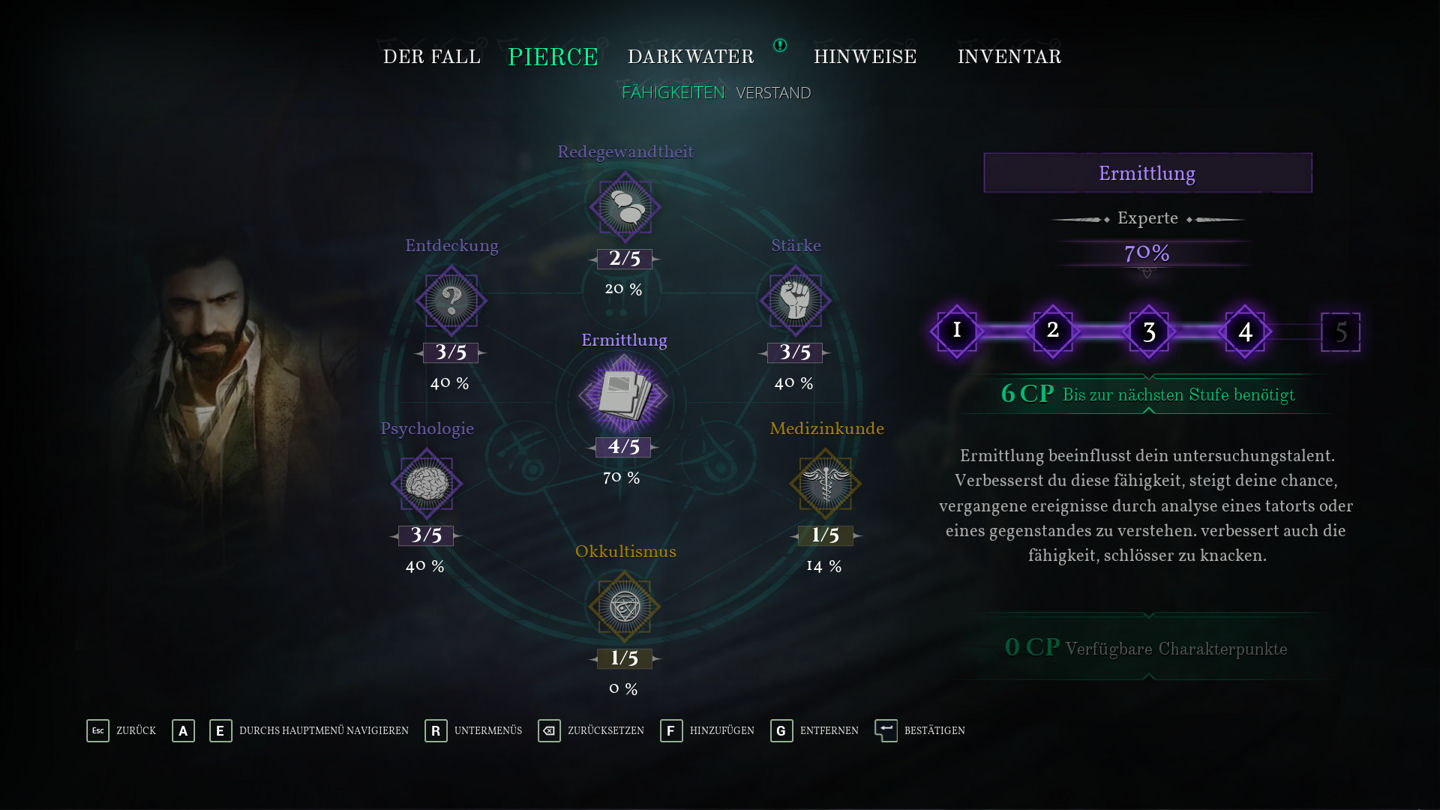The width and height of the screenshot is (1440, 810).
Task: Click skill level node 5 on progress track
Action: 1340,332
